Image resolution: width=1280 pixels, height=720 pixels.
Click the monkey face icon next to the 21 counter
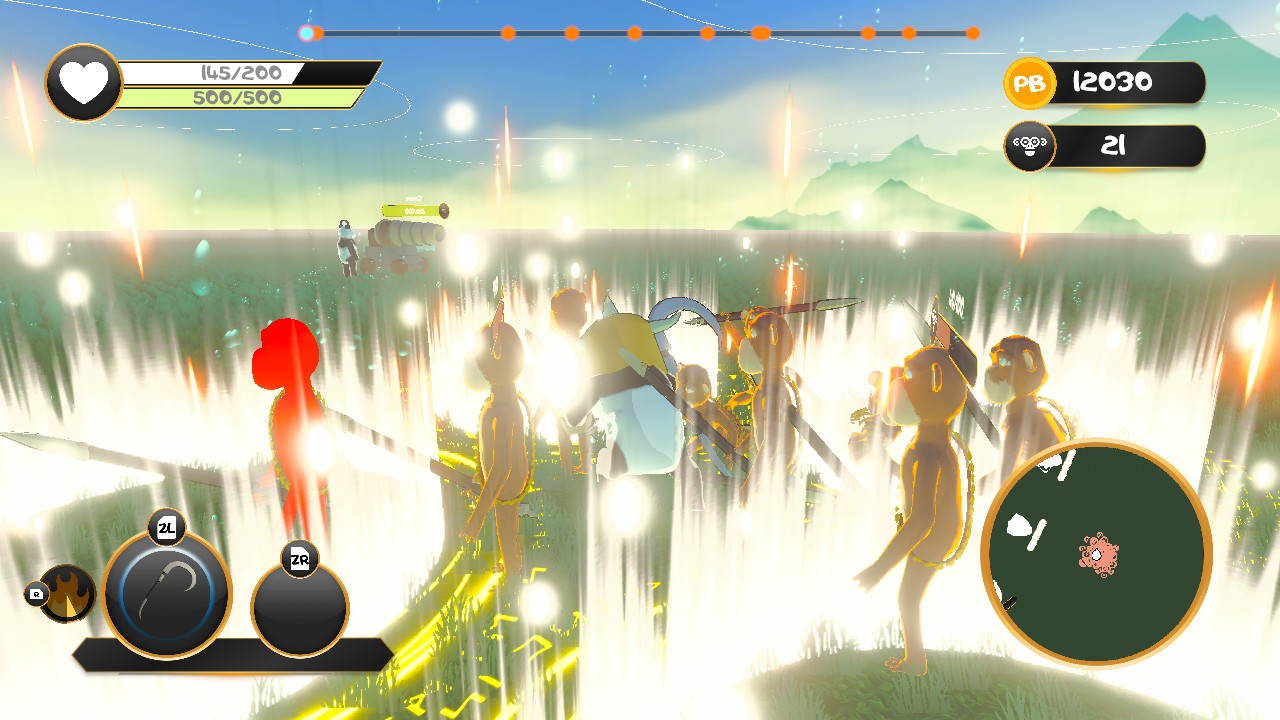[1029, 146]
